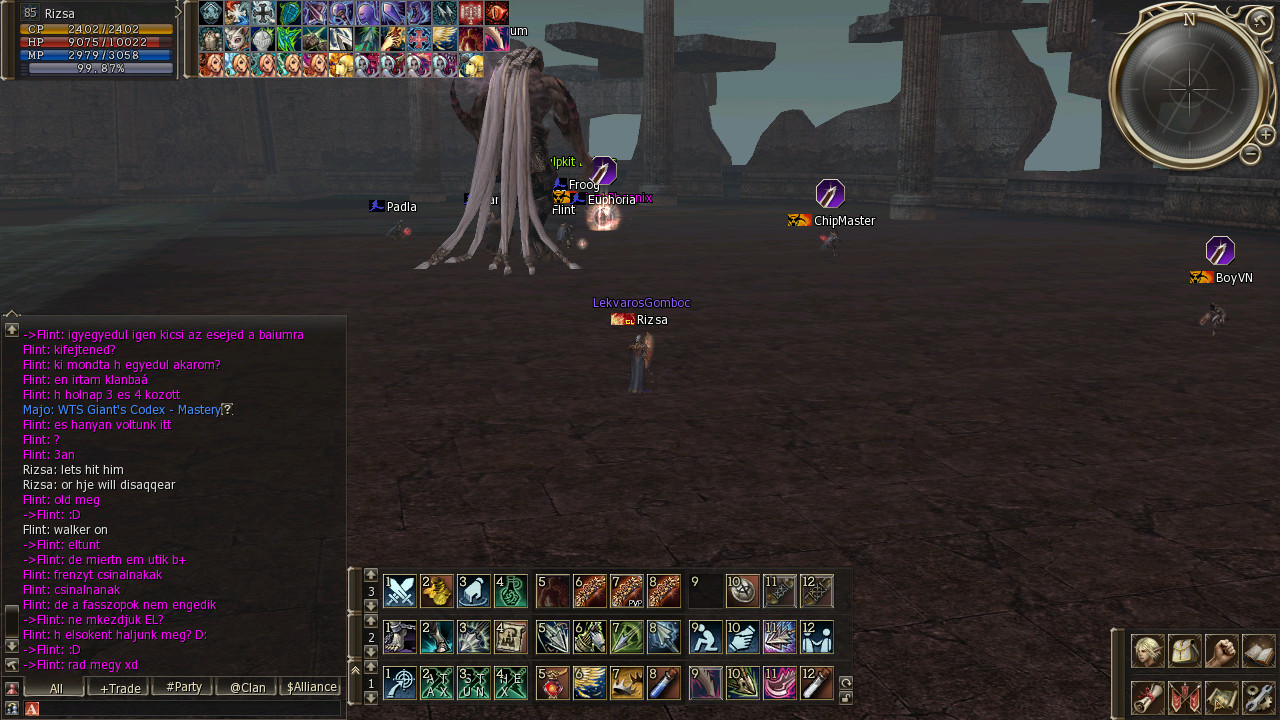
Task: Open the system menu wrench icon
Action: 1259,697
